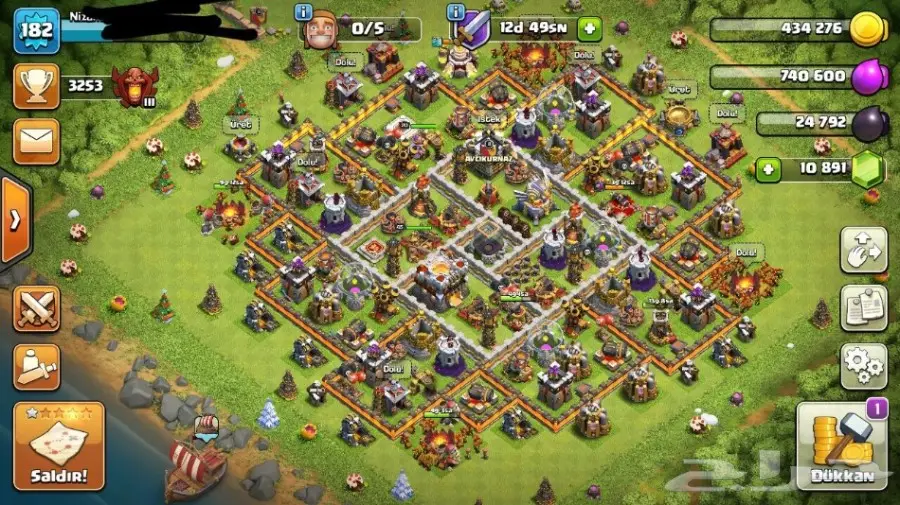
Task: Open the army overview sword button
Action: [x=36, y=366]
